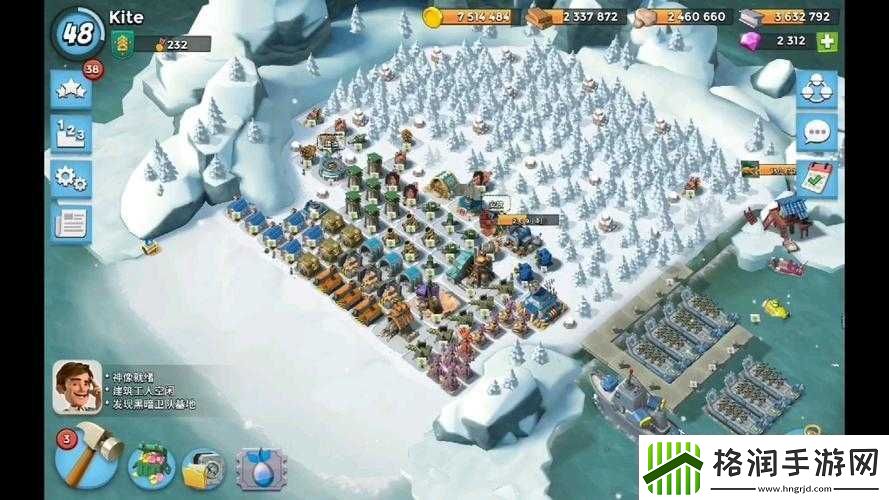
Task: Tap the green rank shield badge
Action: point(122,45)
